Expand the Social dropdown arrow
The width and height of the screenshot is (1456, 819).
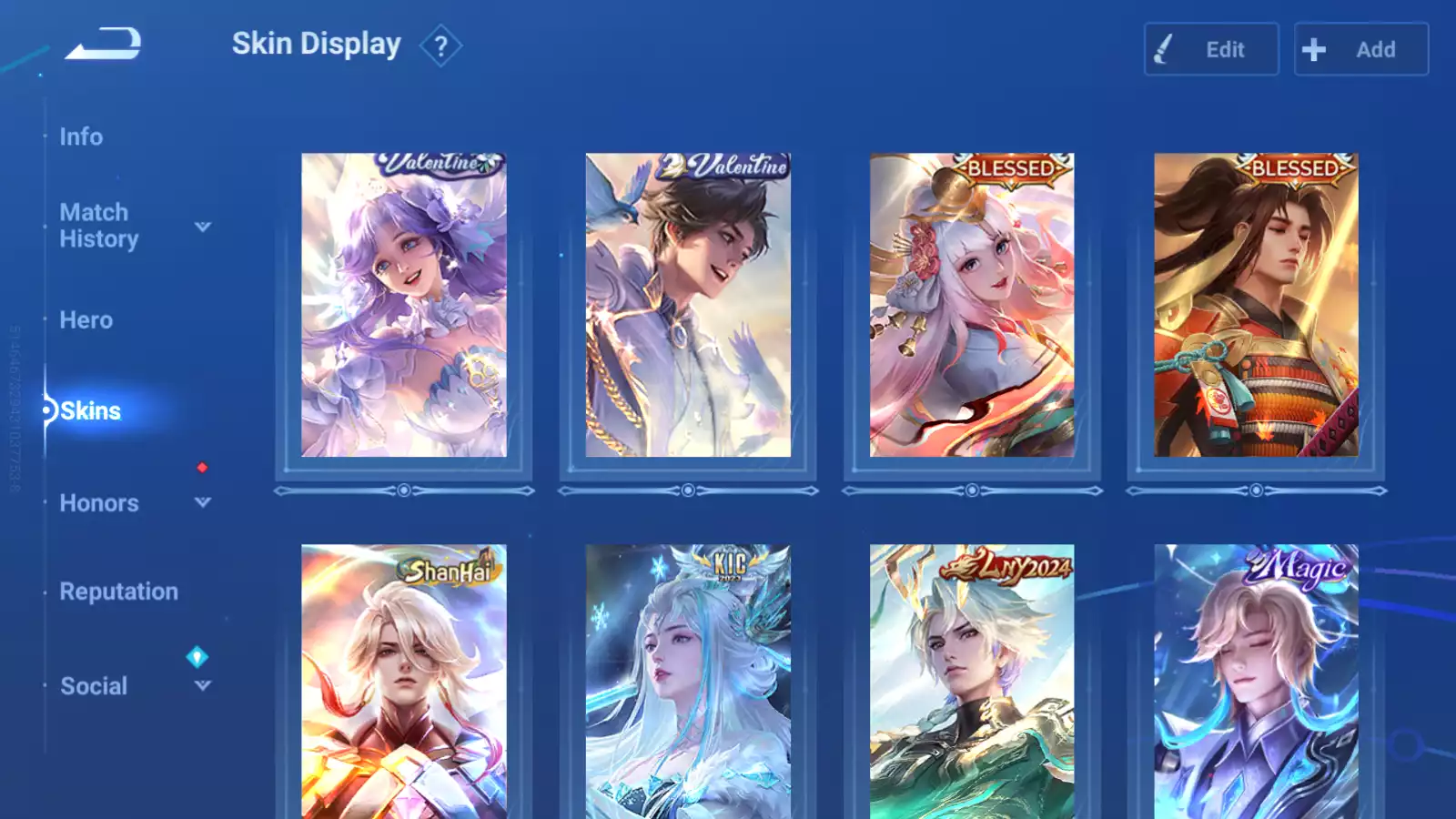pos(203,686)
